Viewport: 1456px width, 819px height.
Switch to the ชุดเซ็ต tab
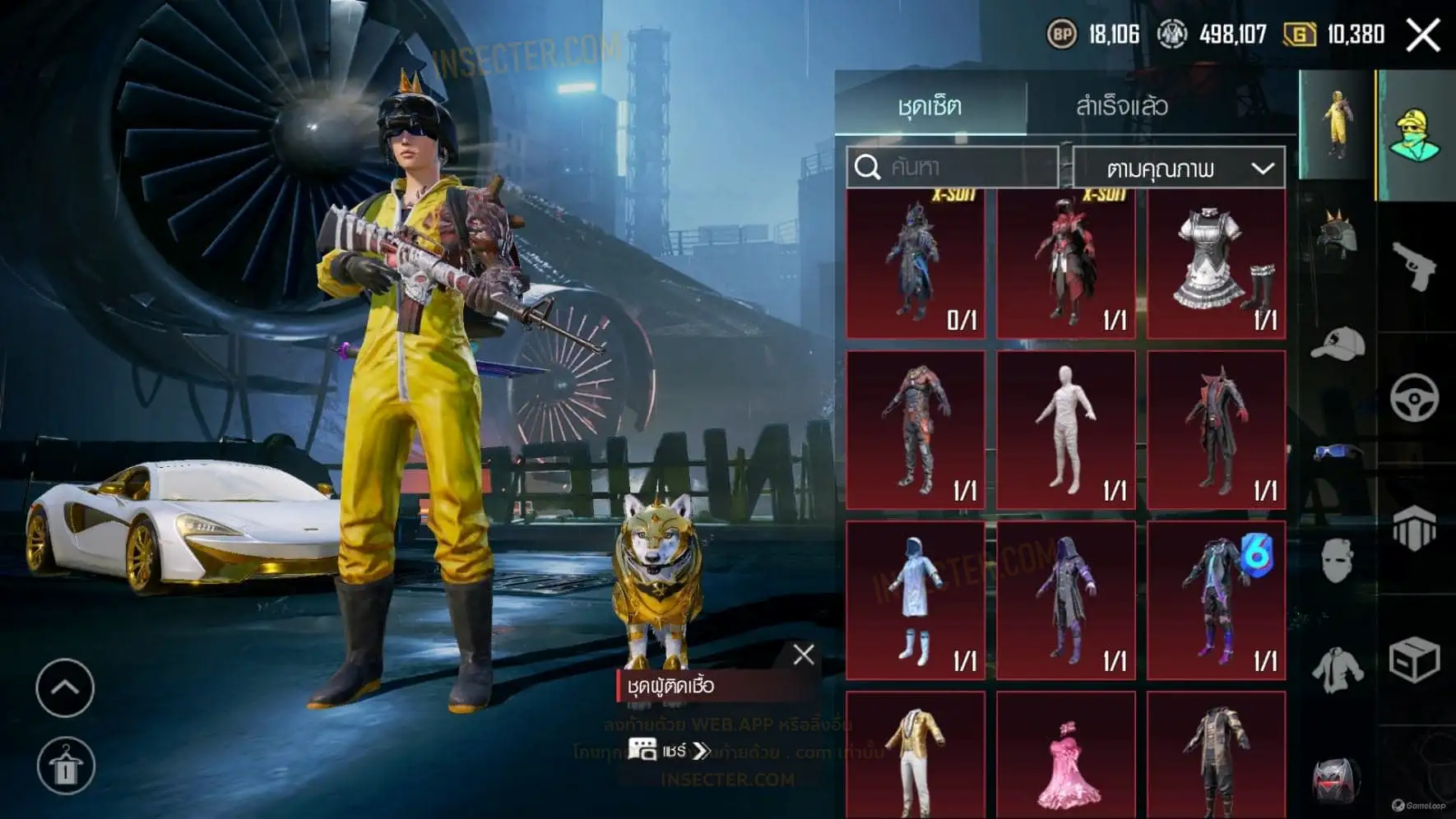pyautogui.click(x=930, y=106)
